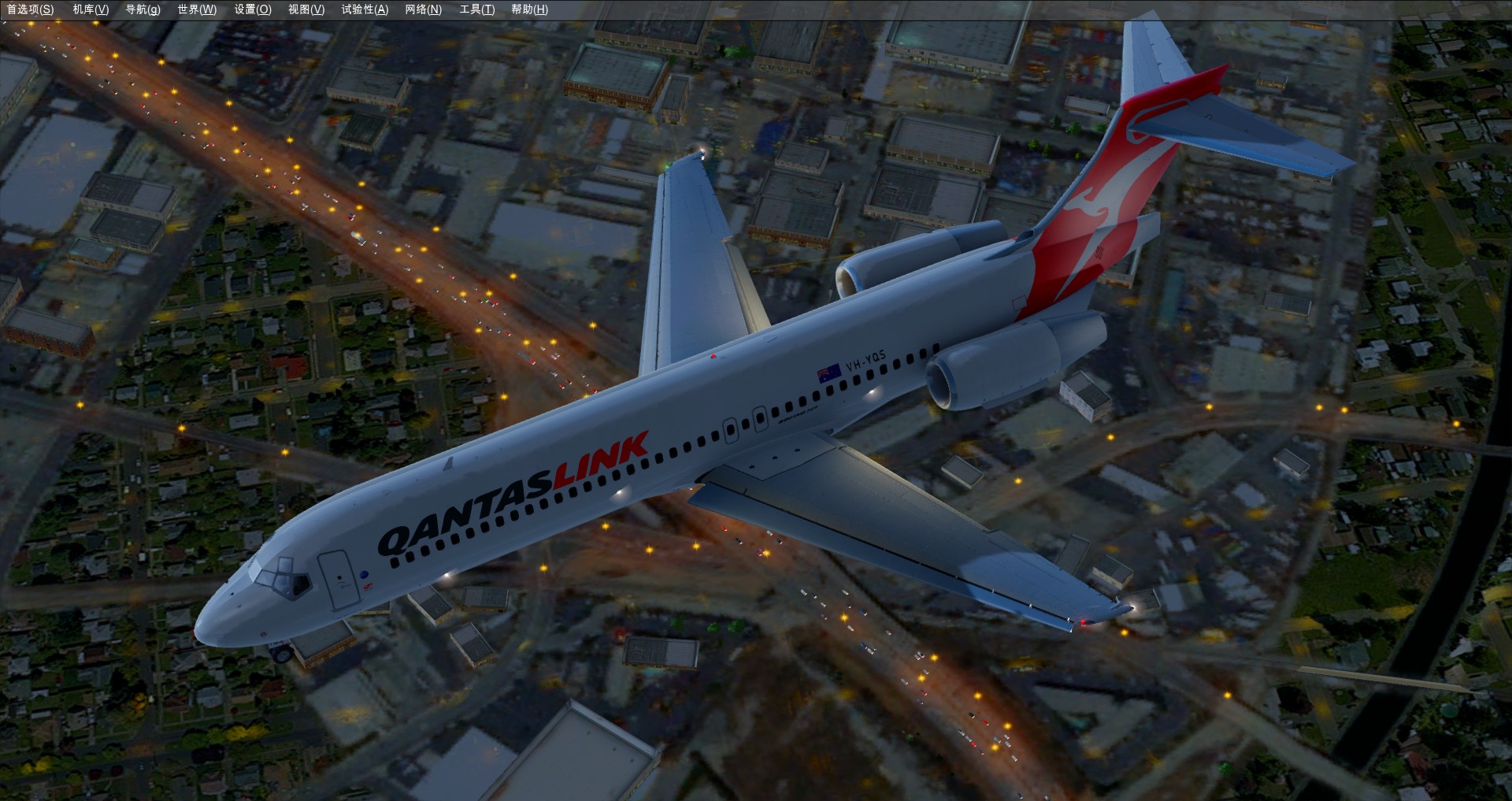Open the 设置(O) menu
The height and width of the screenshot is (801, 1512).
pyautogui.click(x=253, y=9)
